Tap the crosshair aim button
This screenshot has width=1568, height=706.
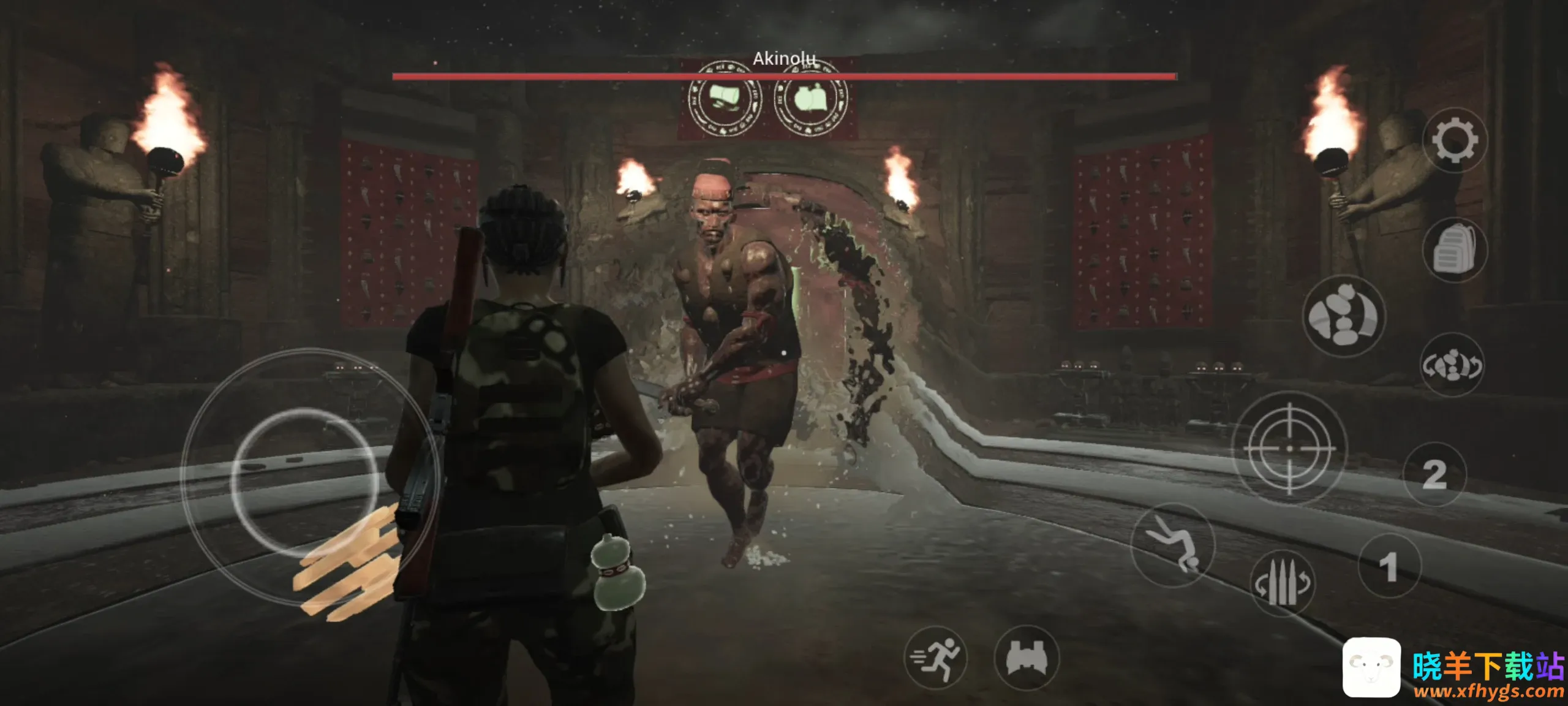point(1289,449)
